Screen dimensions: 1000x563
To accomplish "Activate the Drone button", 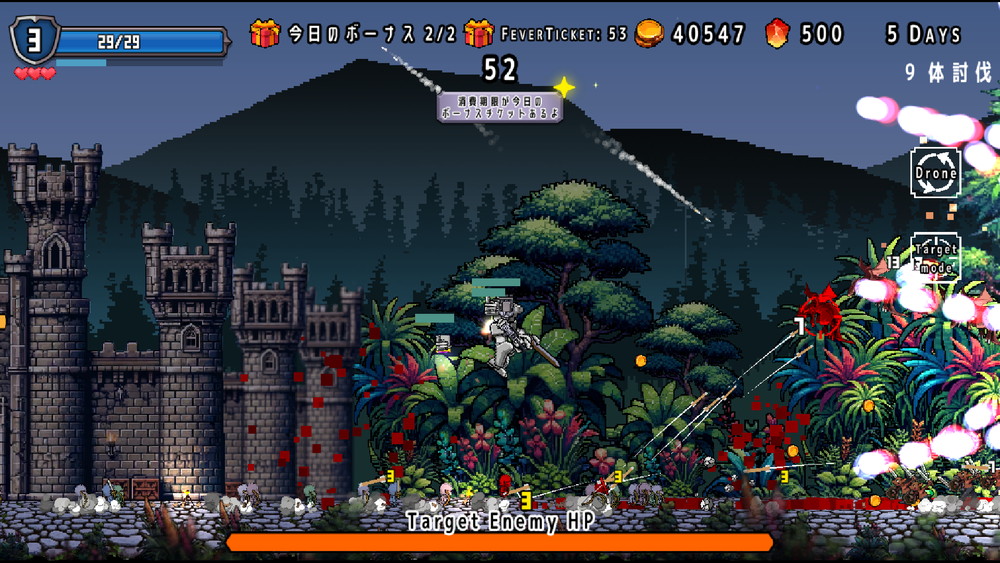I will pos(936,172).
